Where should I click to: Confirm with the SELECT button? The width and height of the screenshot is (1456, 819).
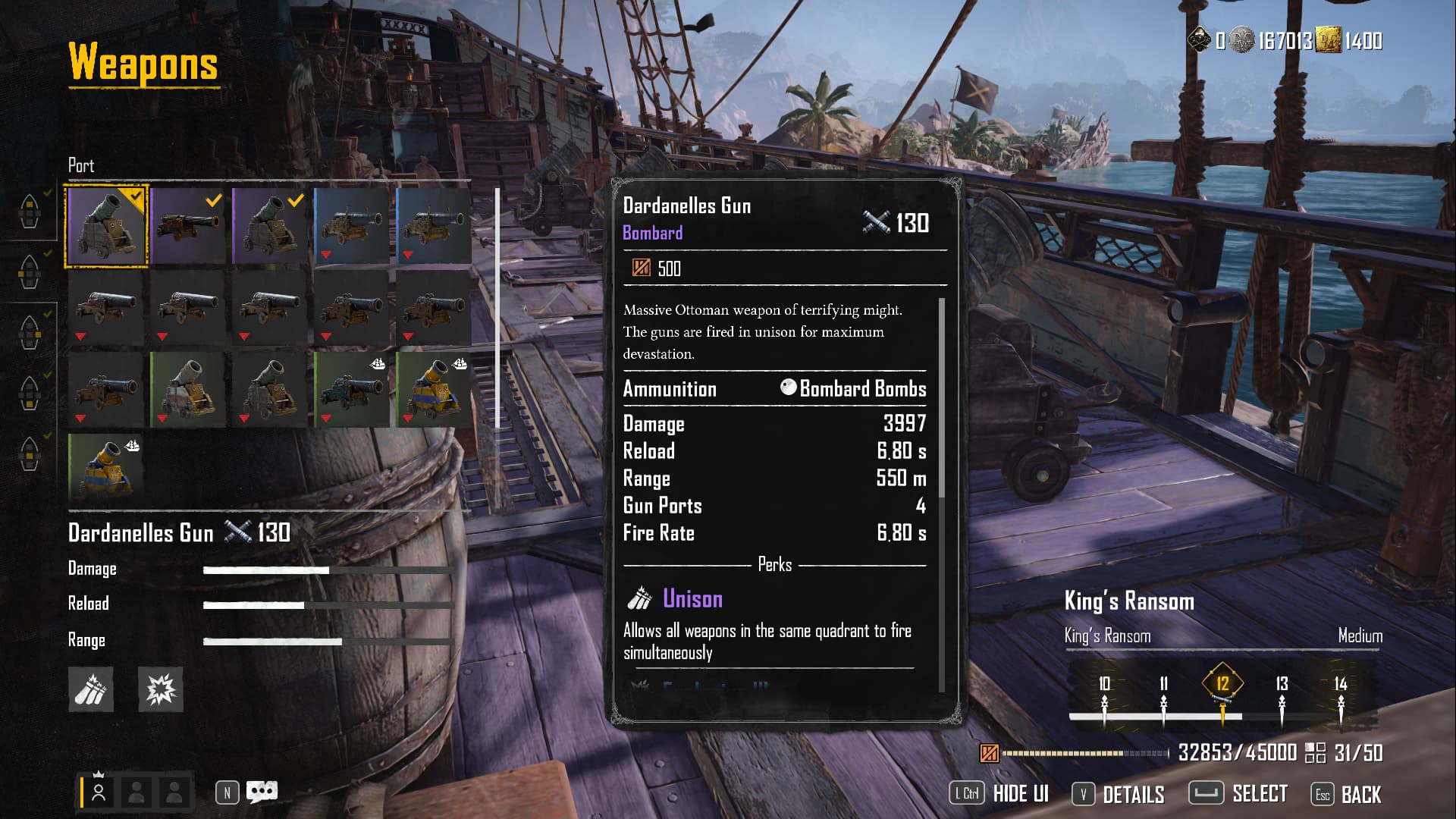1238,794
